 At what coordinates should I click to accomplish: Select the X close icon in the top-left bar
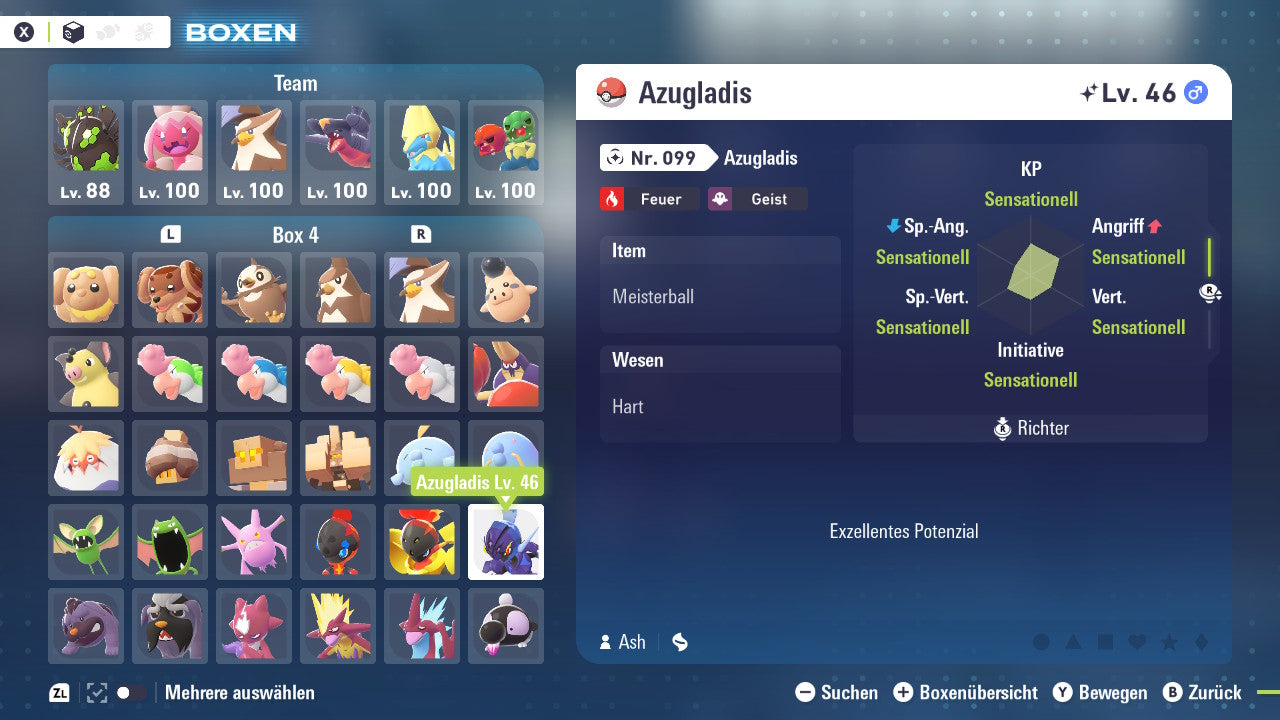pos(24,31)
